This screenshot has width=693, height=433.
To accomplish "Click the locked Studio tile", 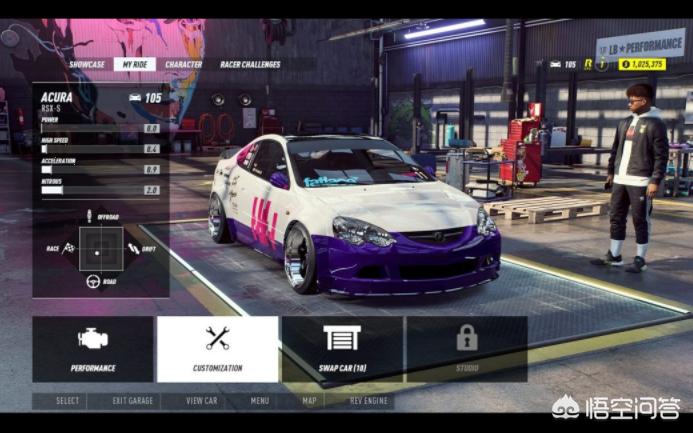I will pos(467,348).
